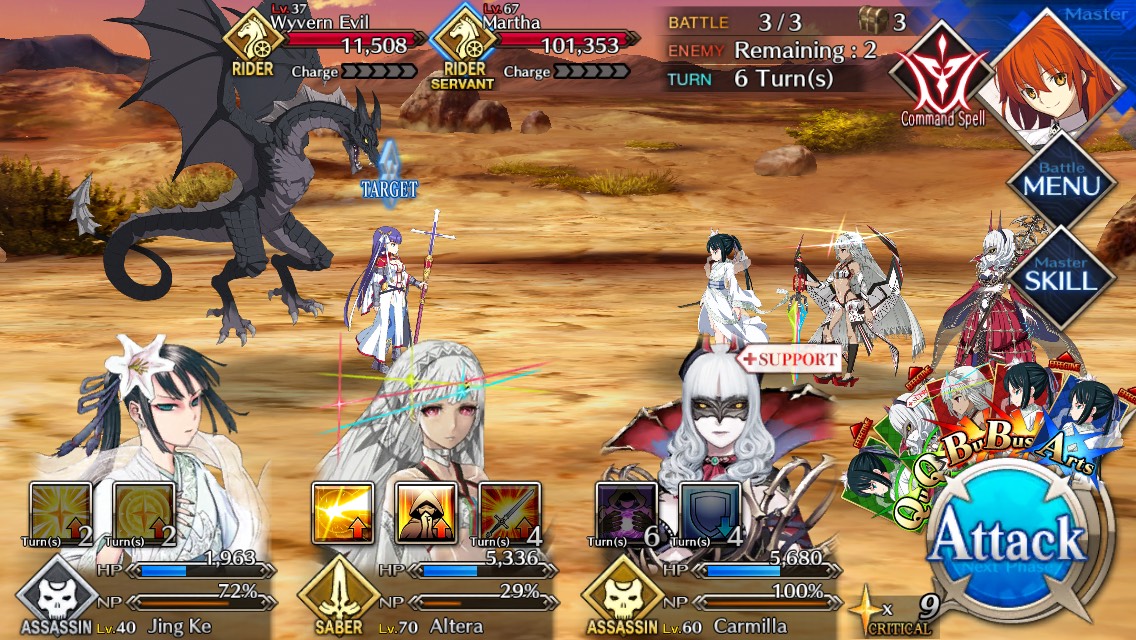Screen dimensions: 1136x640
Task: Select Jing Ke's starburst skill icon
Action: coord(60,513)
